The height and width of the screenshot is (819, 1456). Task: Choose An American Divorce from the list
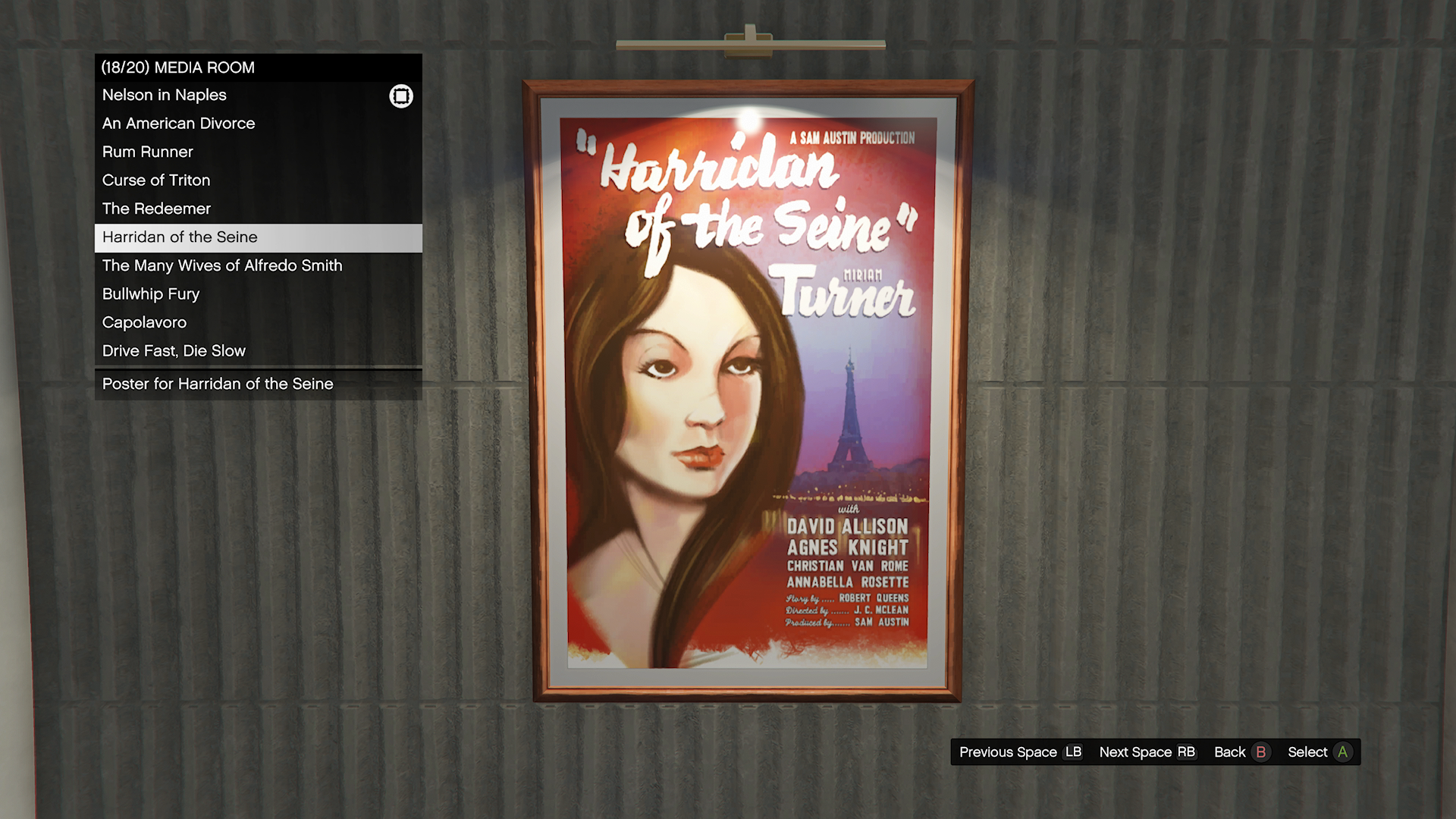tap(179, 124)
